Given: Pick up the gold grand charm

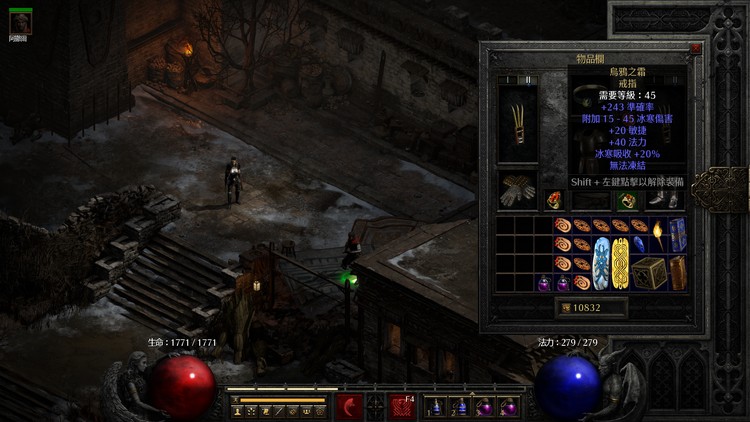Looking at the screenshot, I should 622,262.
